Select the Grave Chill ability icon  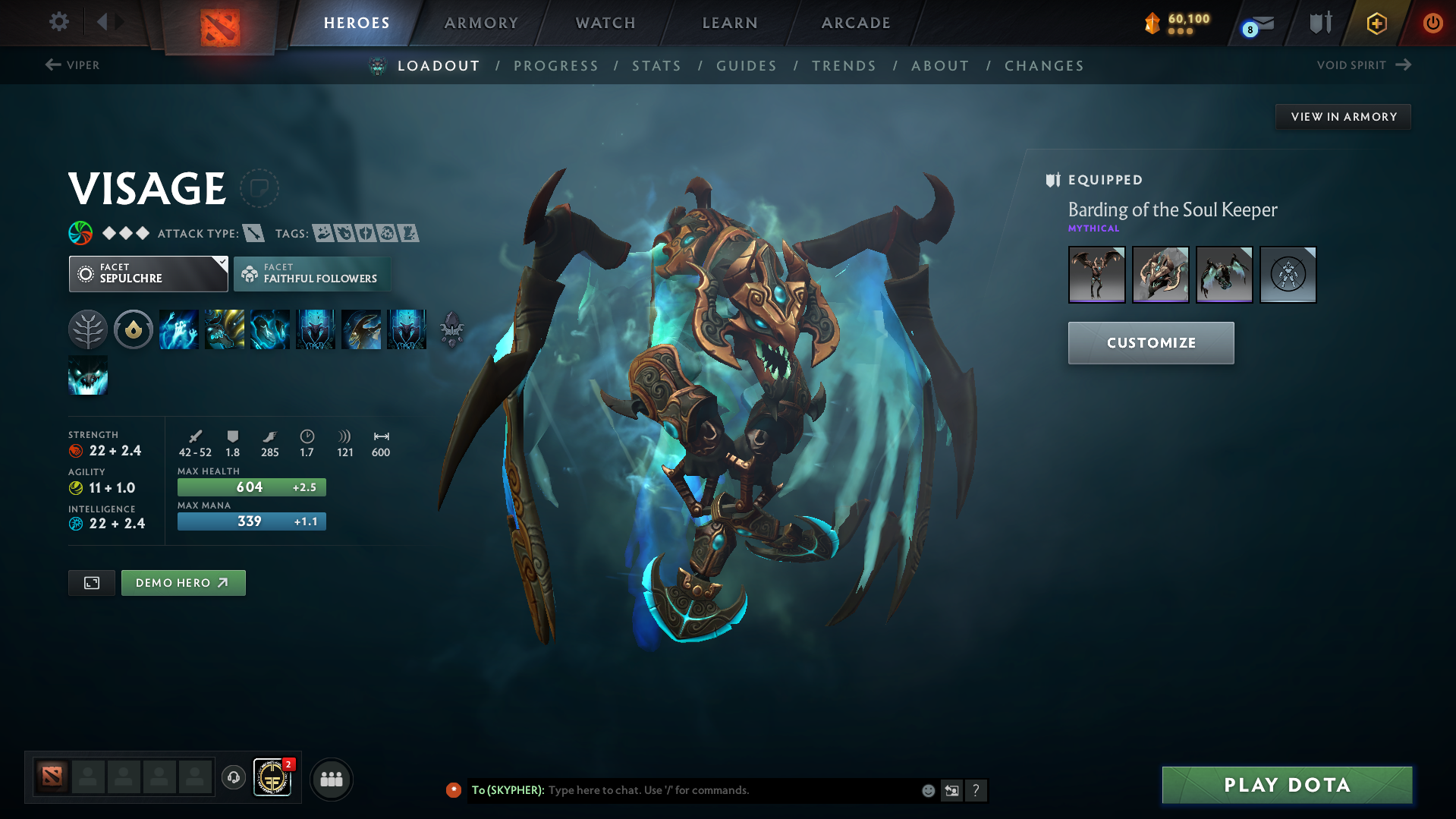[x=179, y=329]
